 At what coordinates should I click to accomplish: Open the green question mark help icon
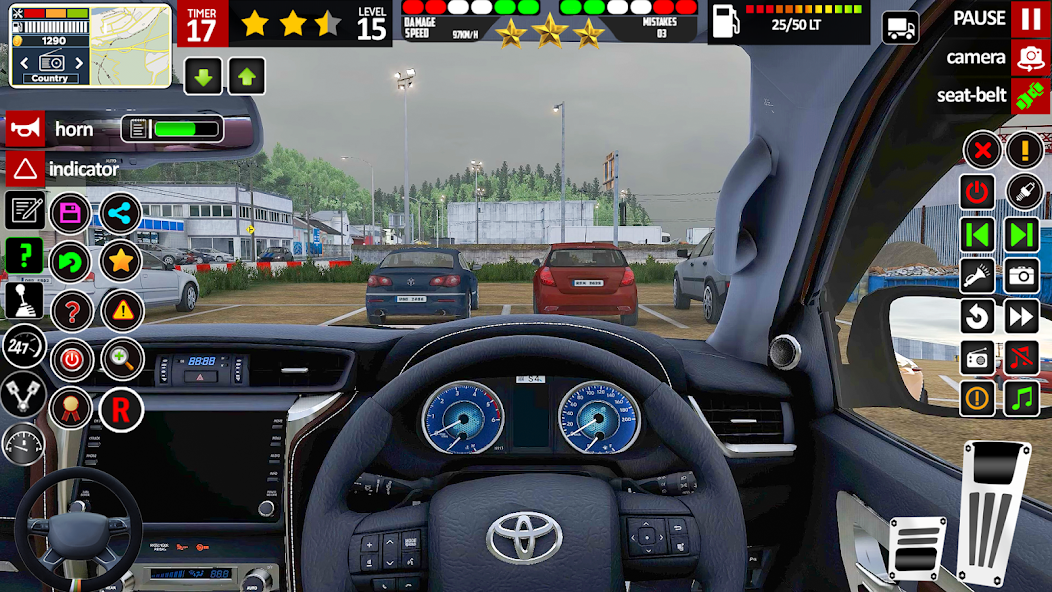(x=25, y=256)
